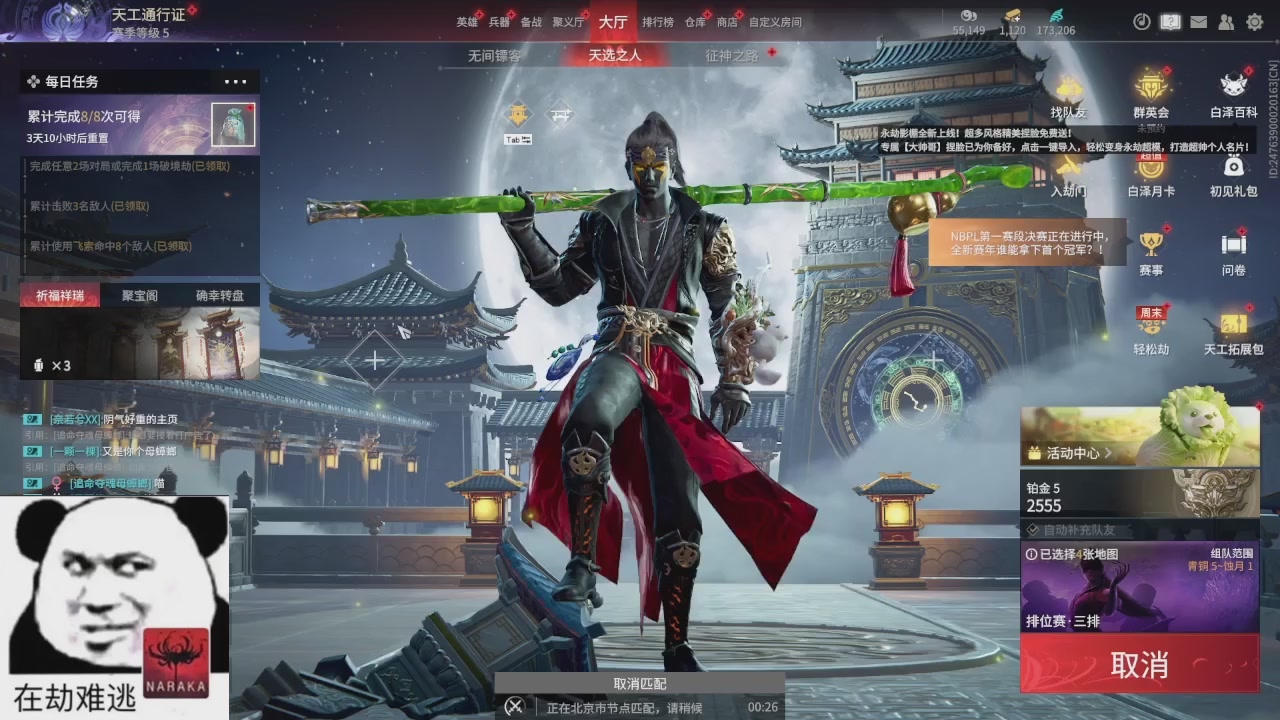The width and height of the screenshot is (1280, 720).
Task: Open the friends list icon
Action: click(x=1226, y=22)
